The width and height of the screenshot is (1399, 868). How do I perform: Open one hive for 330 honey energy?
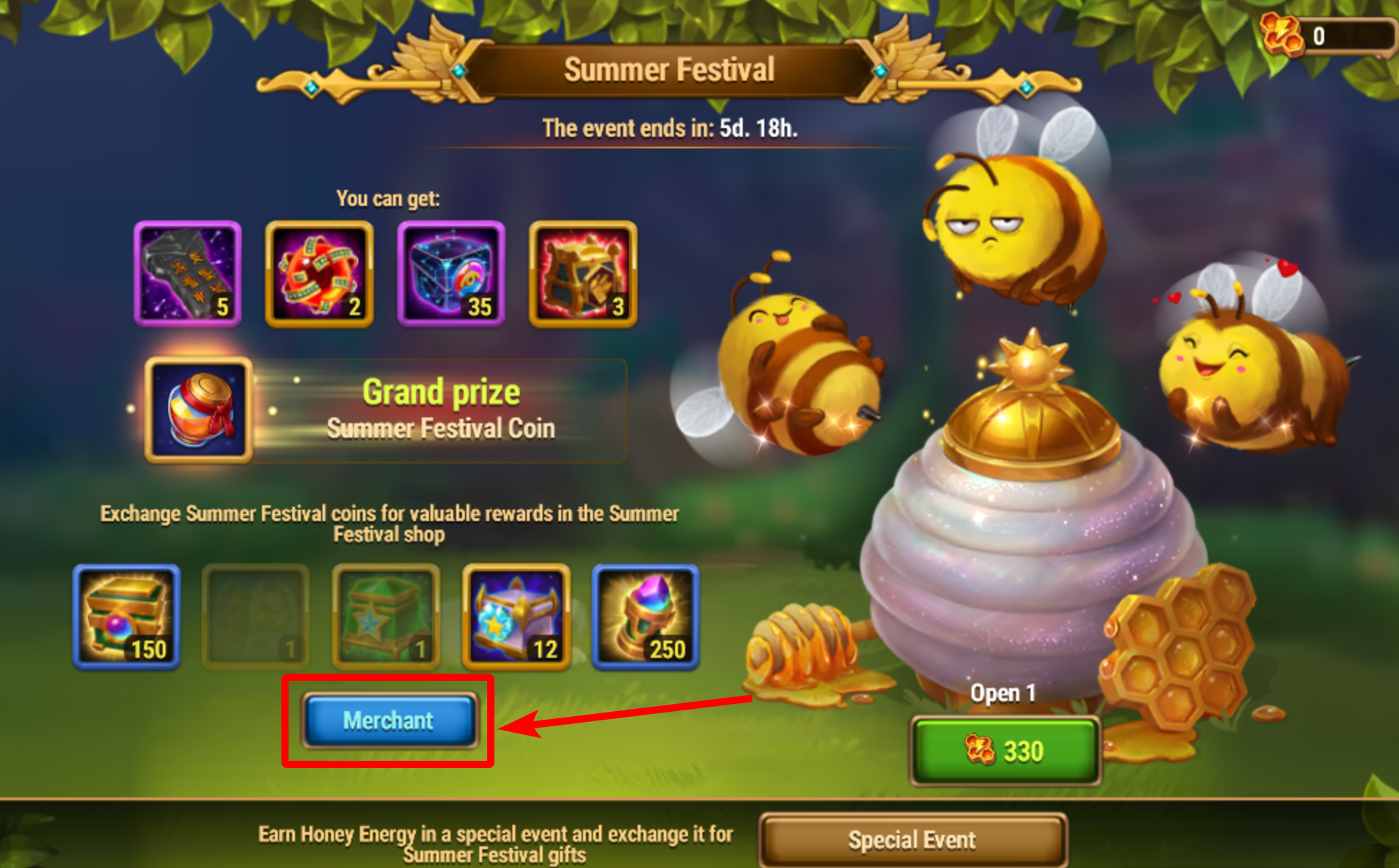[1005, 751]
